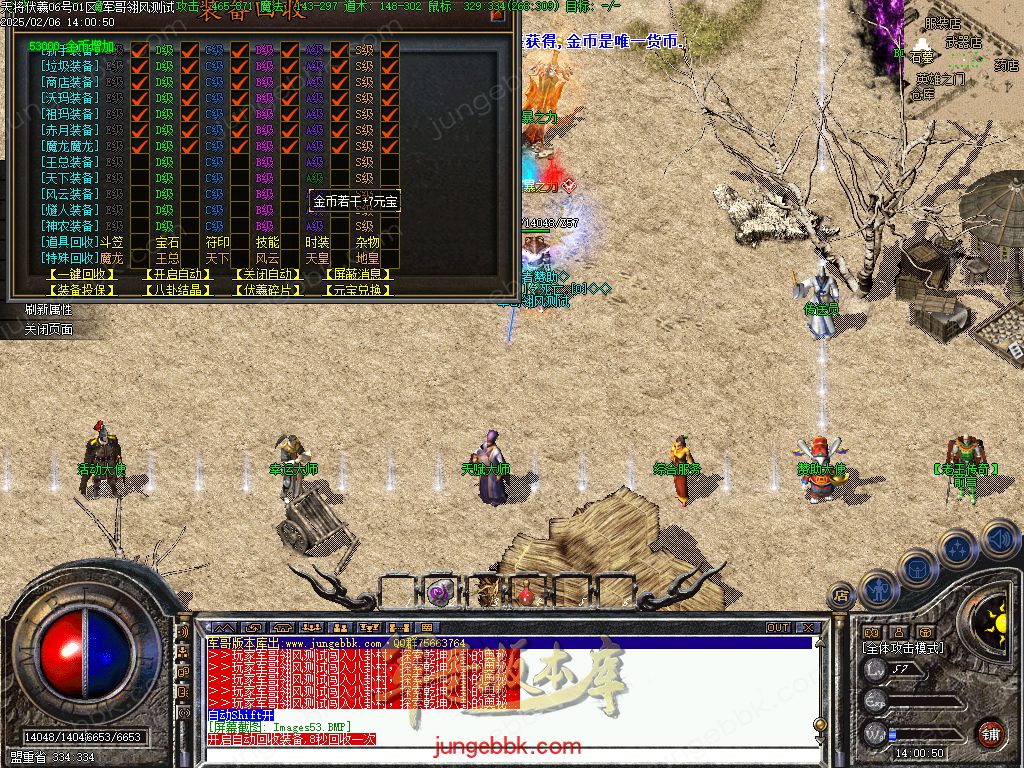This screenshot has width=1024, height=768.
Task: Turn off auto recycle via 关闭自动
Action: [267, 274]
